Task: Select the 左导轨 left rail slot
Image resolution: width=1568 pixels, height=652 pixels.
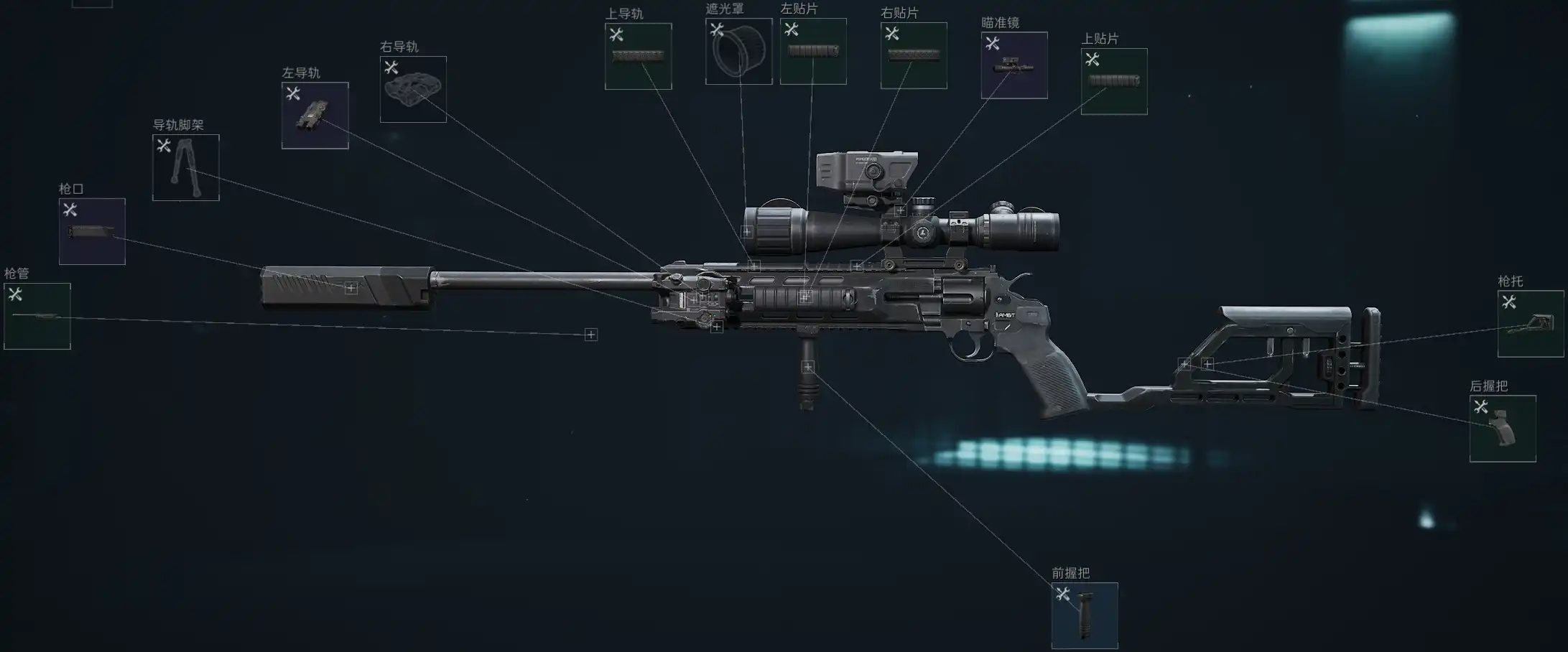Action: 315,116
